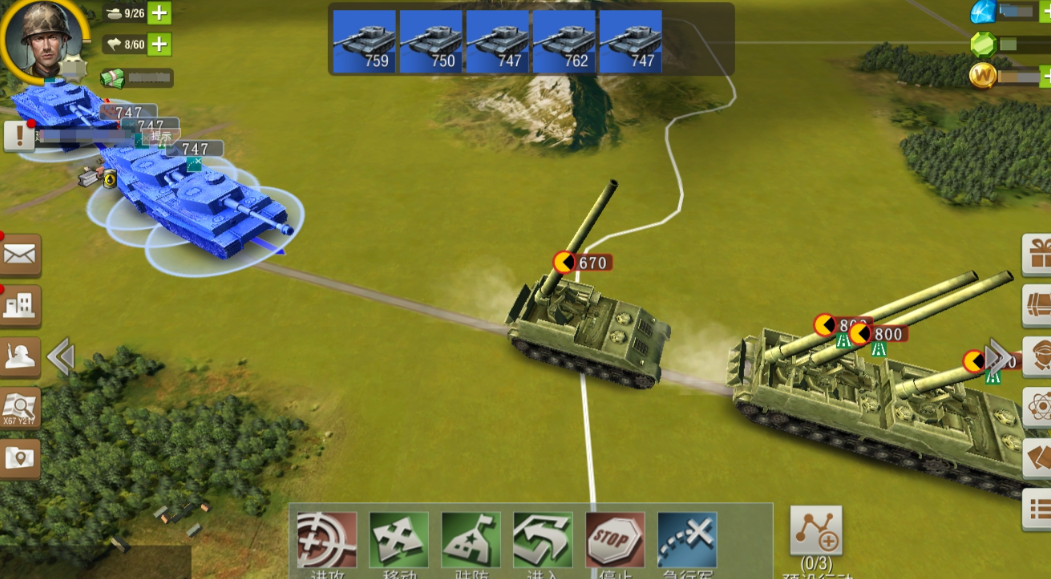This screenshot has height=579, width=1051.
Task: Select the tank card with 750 strength
Action: [431, 42]
